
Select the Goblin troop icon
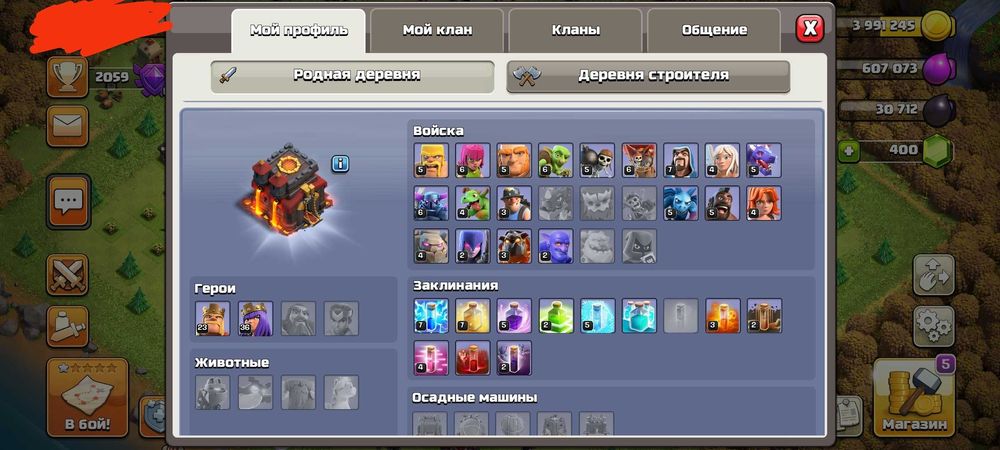pyautogui.click(x=555, y=160)
